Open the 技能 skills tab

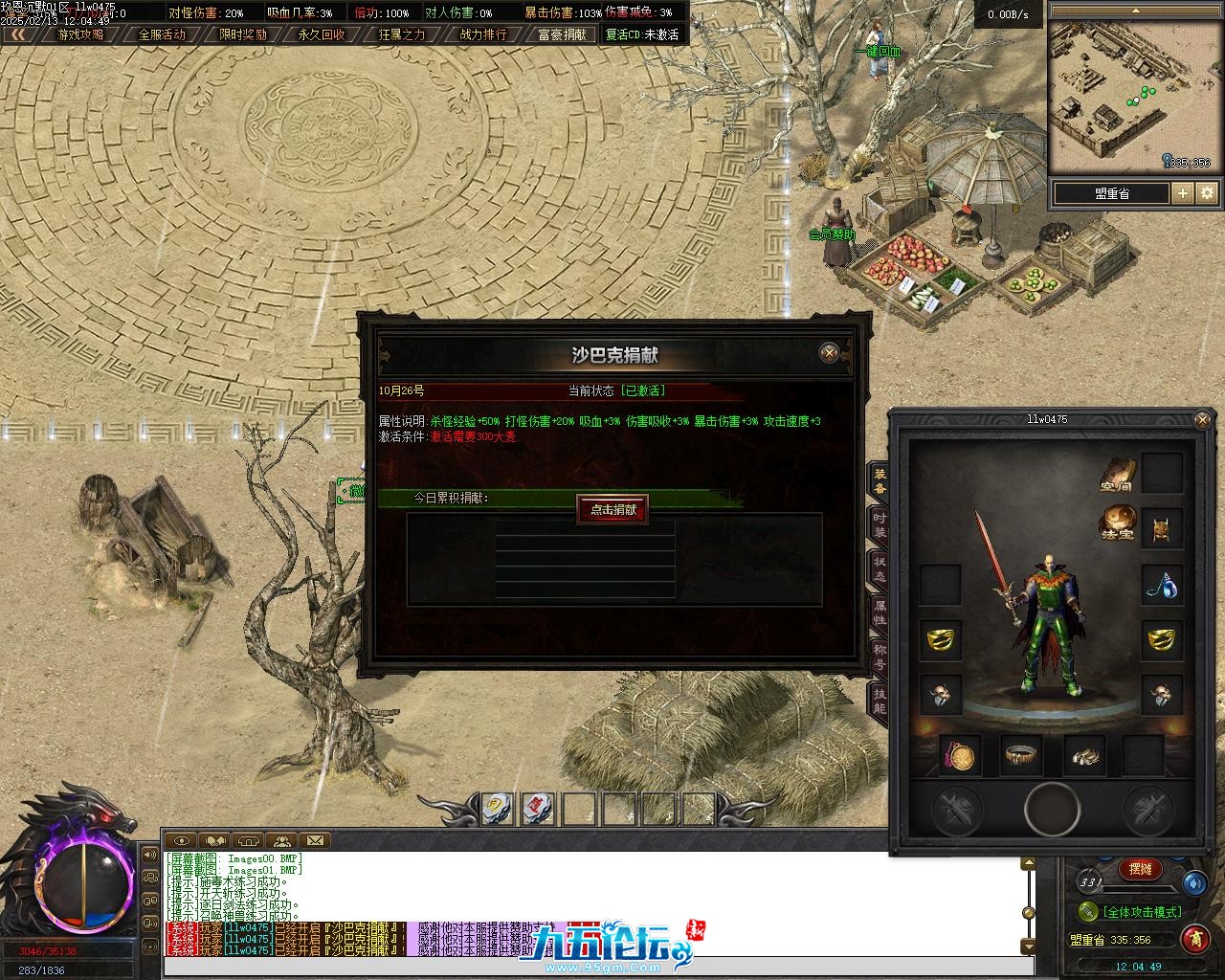click(x=879, y=702)
